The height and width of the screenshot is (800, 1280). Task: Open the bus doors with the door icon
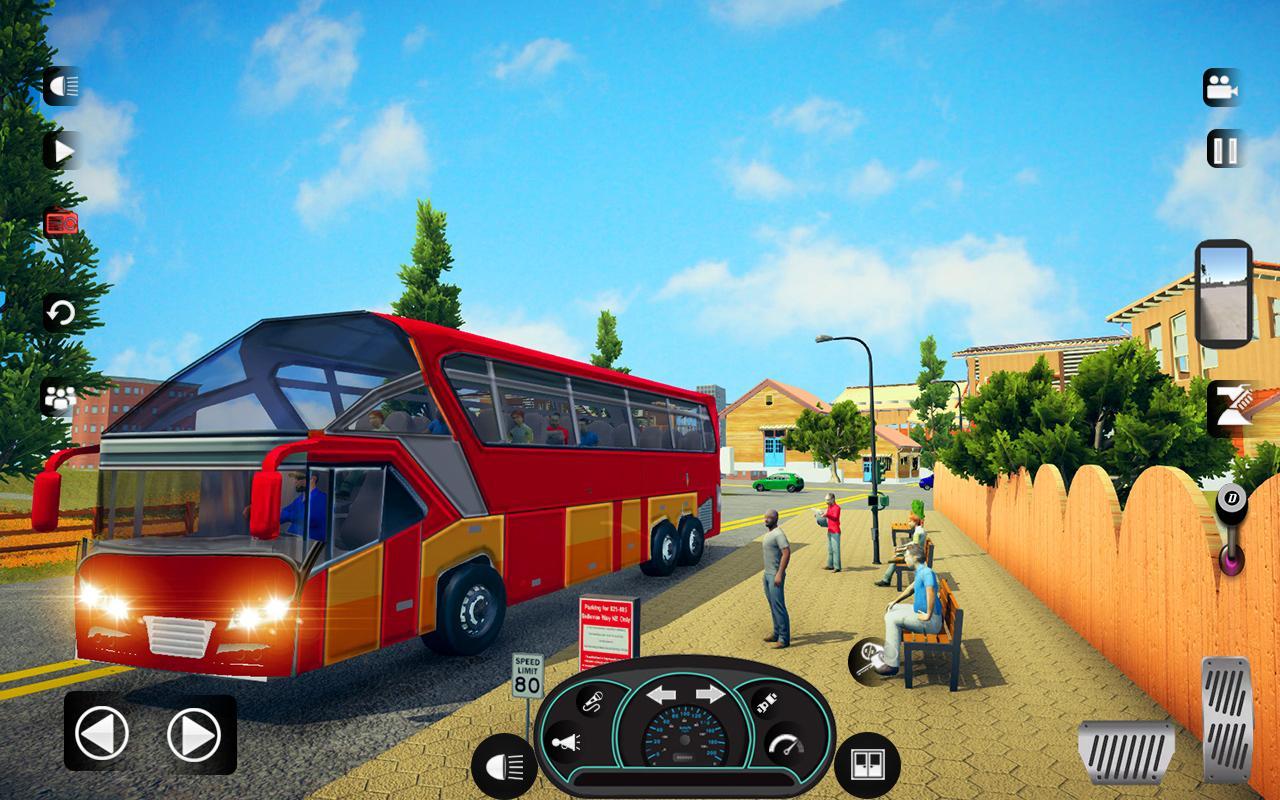tap(866, 765)
